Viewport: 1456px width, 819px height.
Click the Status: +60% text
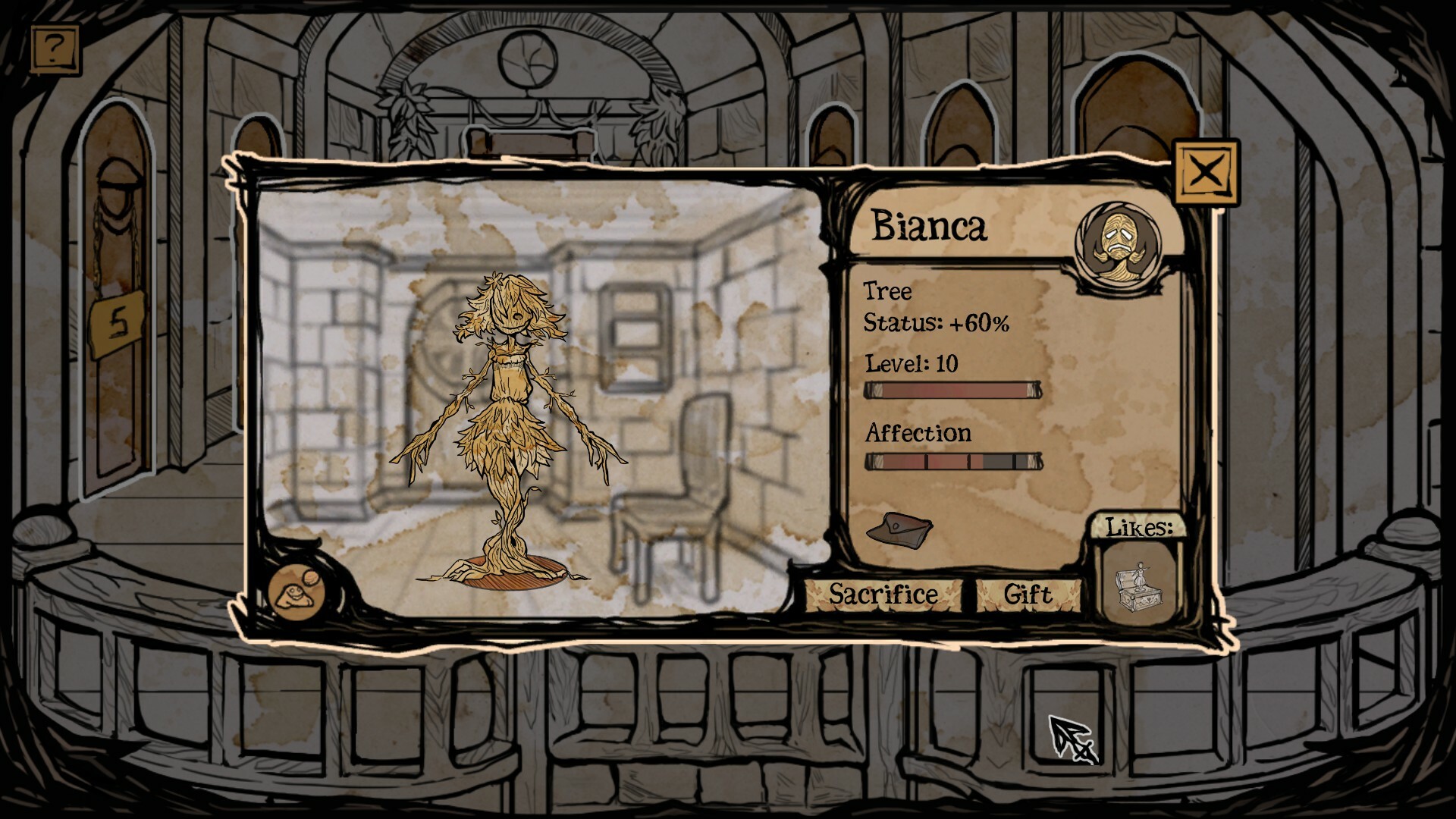936,322
